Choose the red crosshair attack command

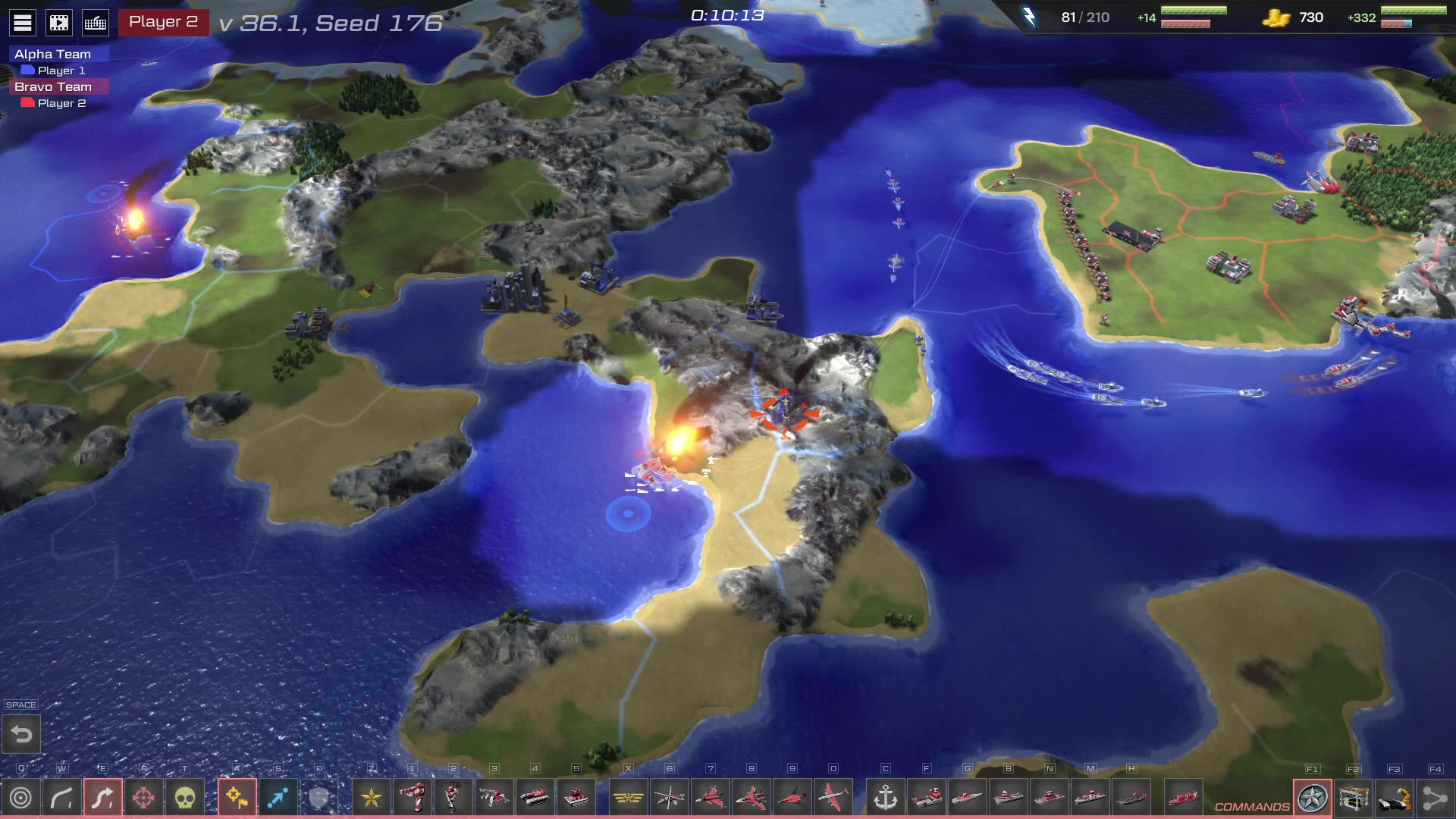tap(143, 798)
